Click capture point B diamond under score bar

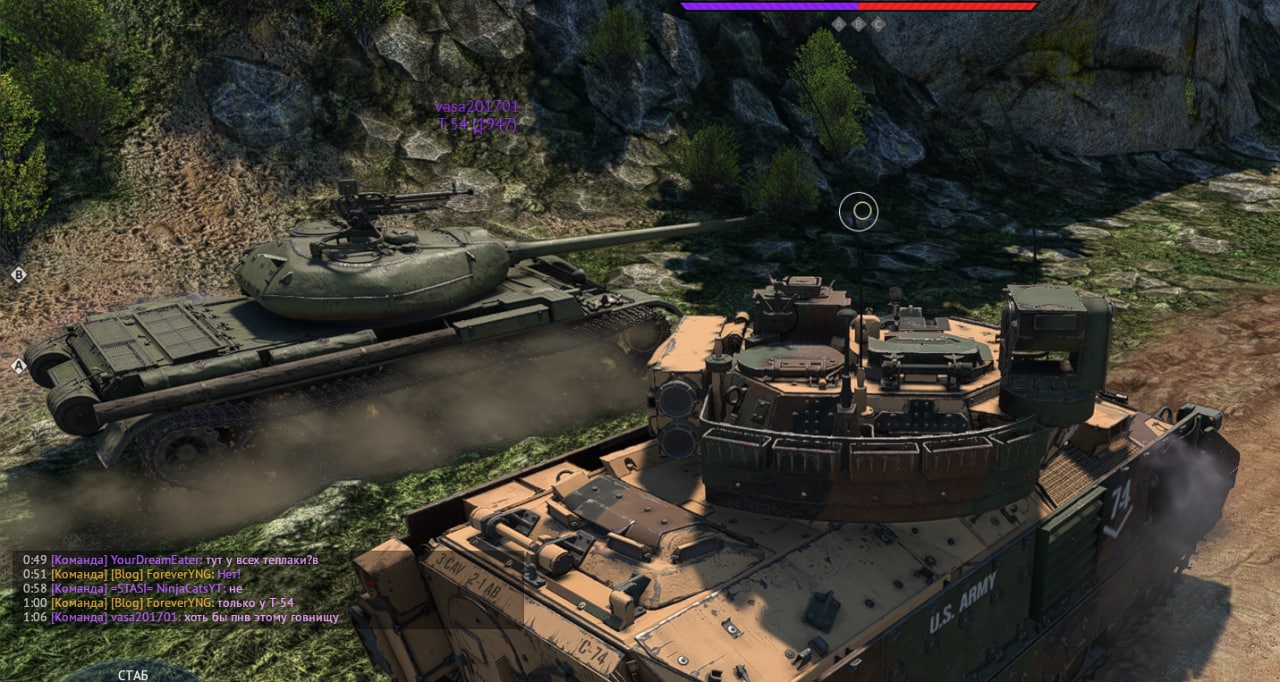pyautogui.click(x=858, y=23)
